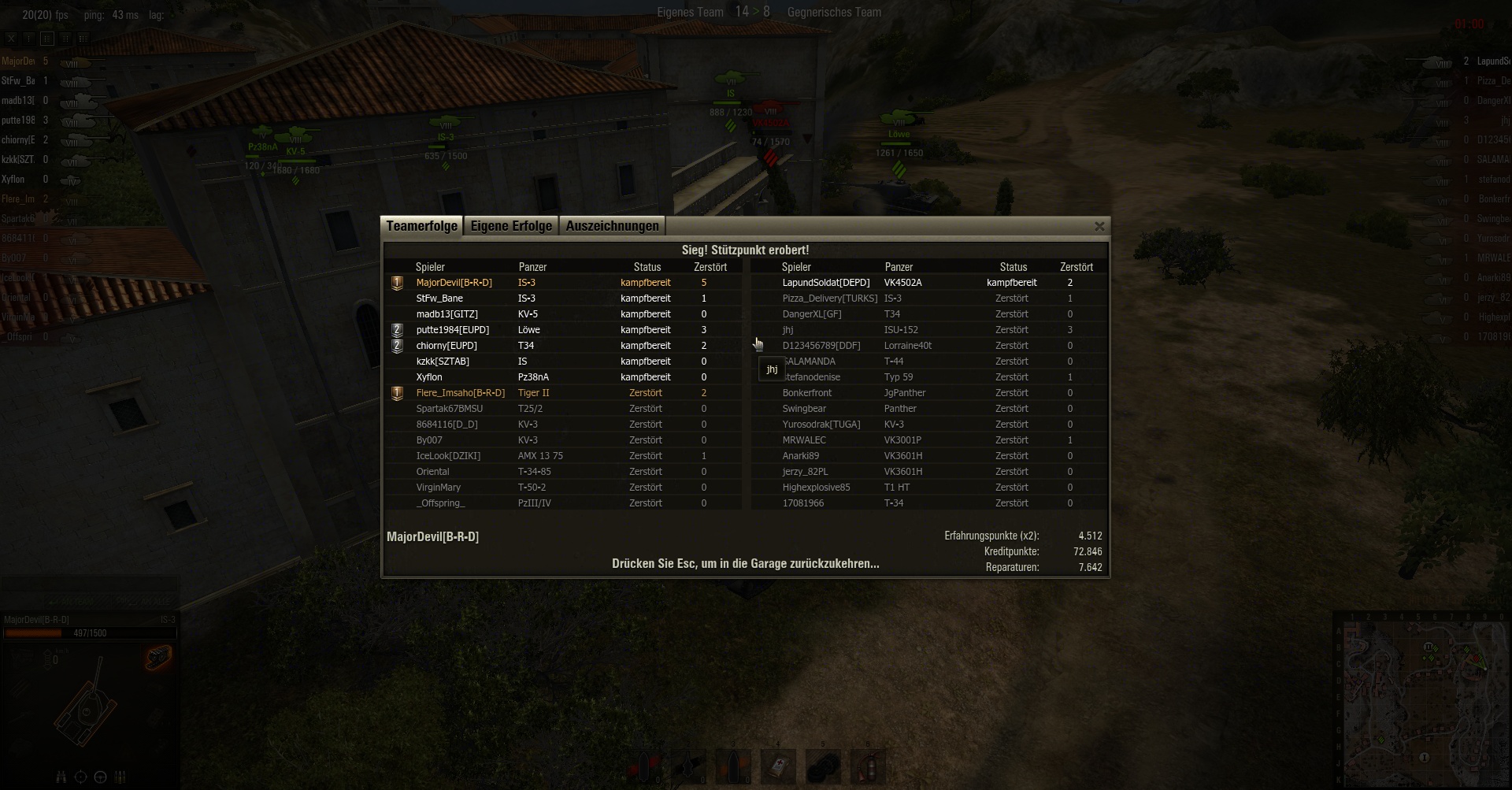The height and width of the screenshot is (790, 1512).
Task: Show the Auszeichnungen tab
Action: [x=612, y=226]
